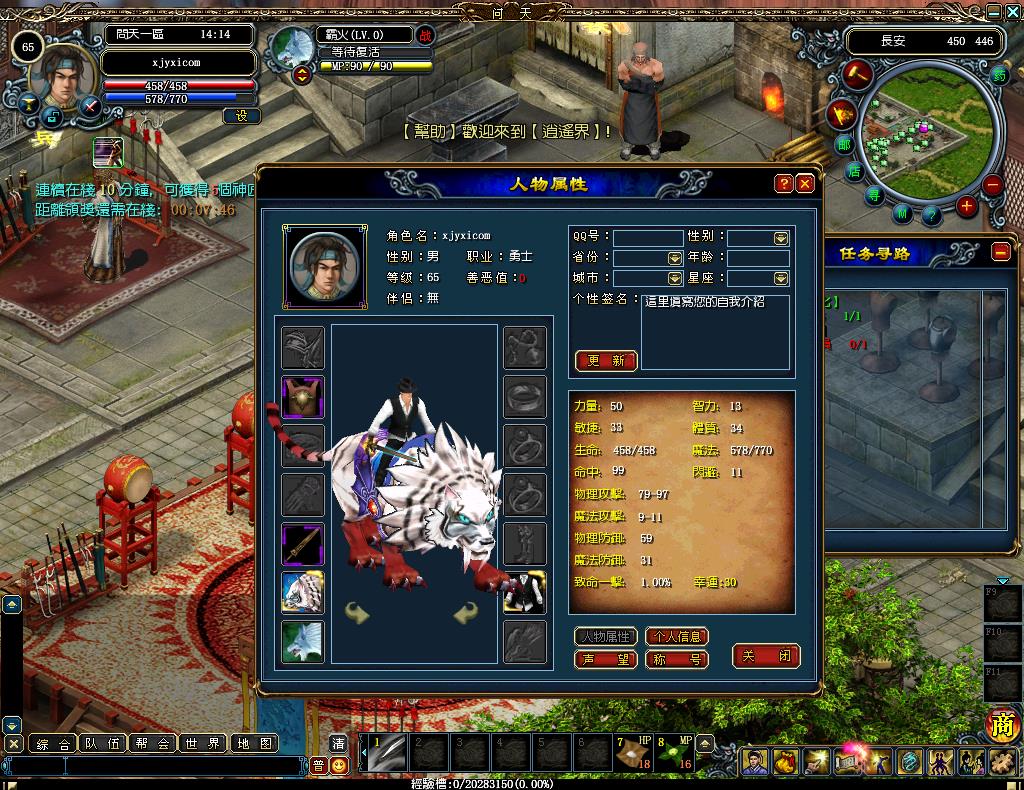Use the HP potion in hotbar slot 7
The height and width of the screenshot is (790, 1024).
coord(633,753)
